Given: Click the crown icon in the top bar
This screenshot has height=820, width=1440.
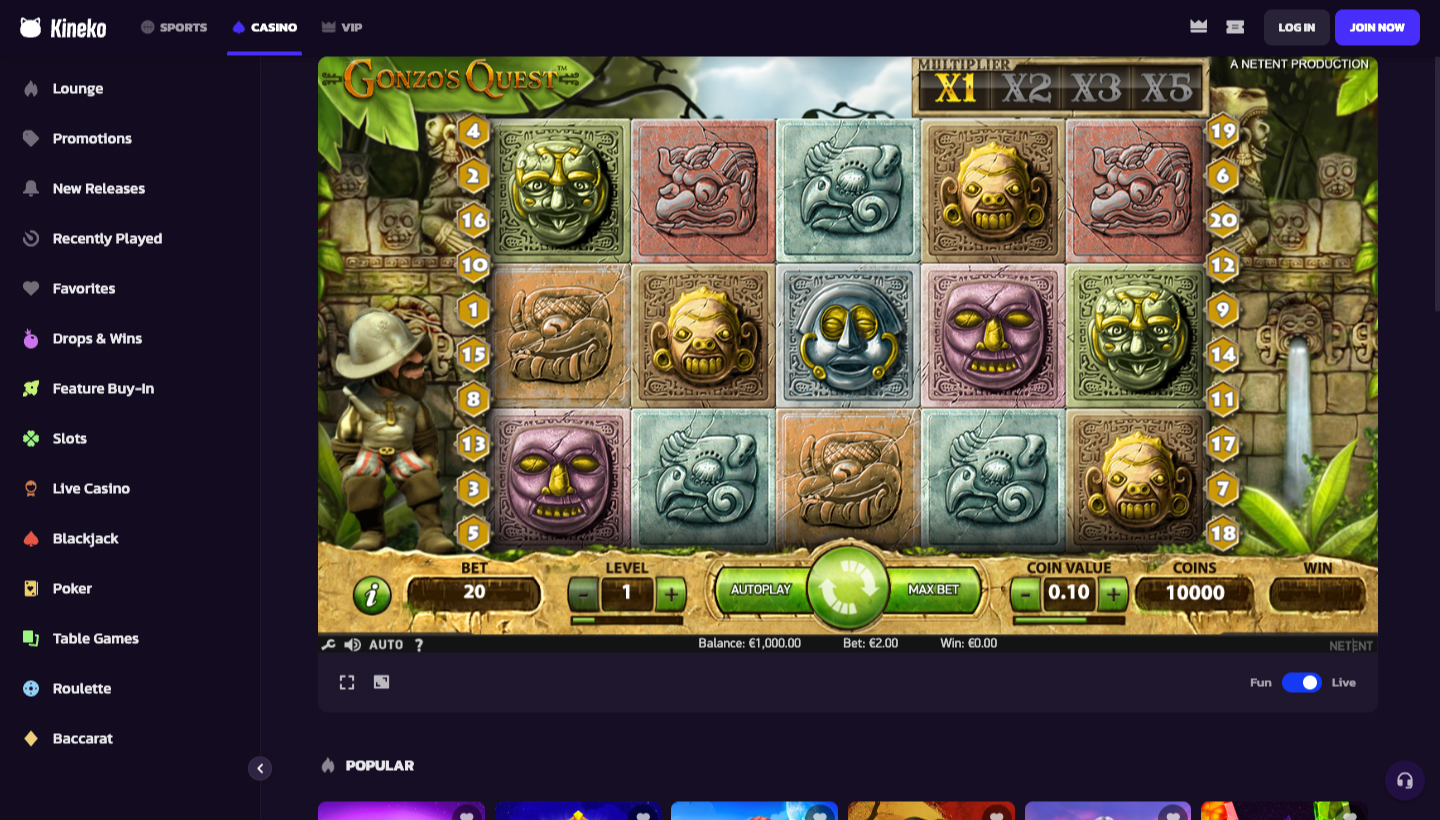Looking at the screenshot, I should pos(1197,27).
